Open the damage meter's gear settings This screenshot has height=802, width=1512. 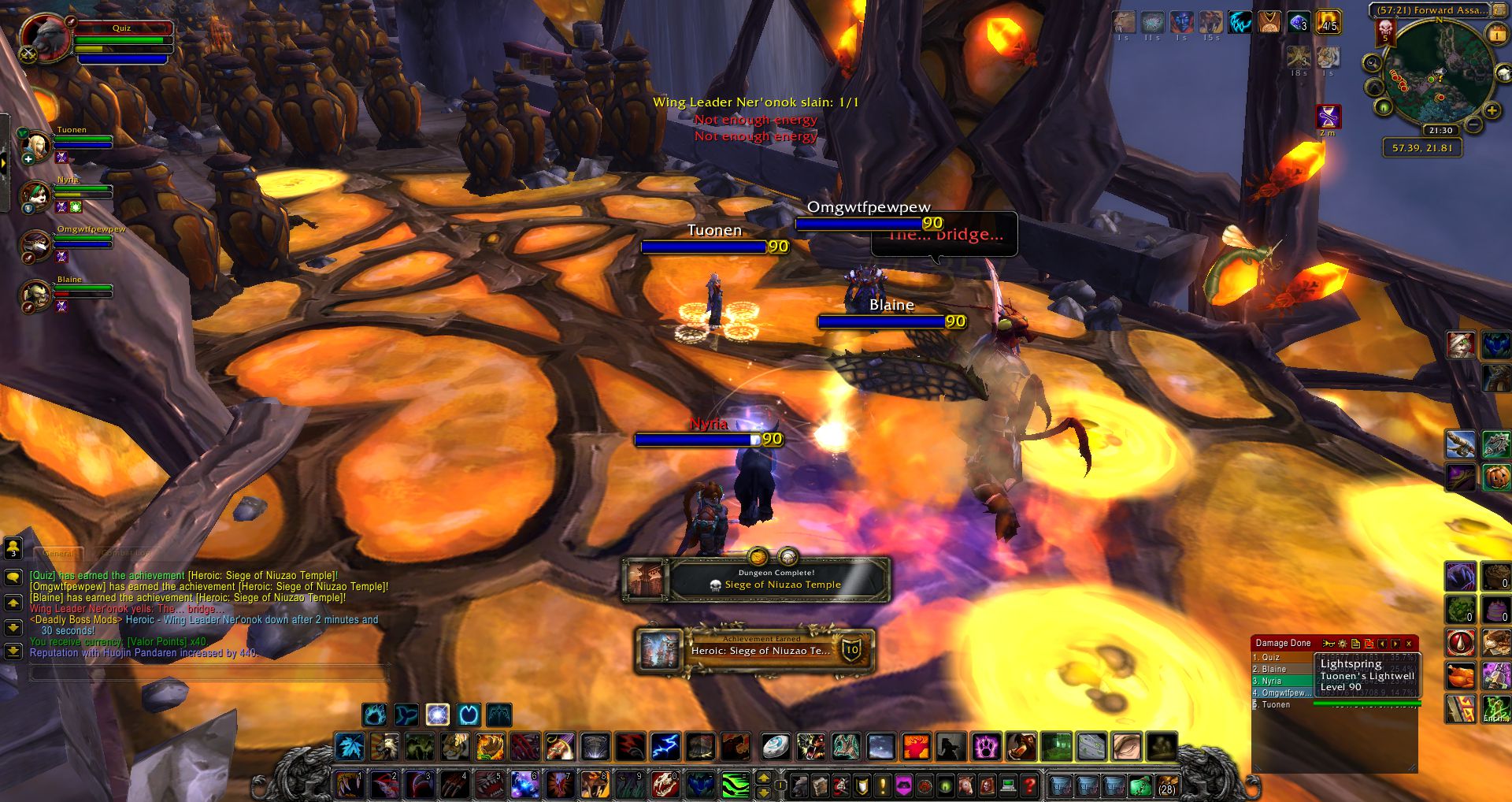click(x=1342, y=644)
